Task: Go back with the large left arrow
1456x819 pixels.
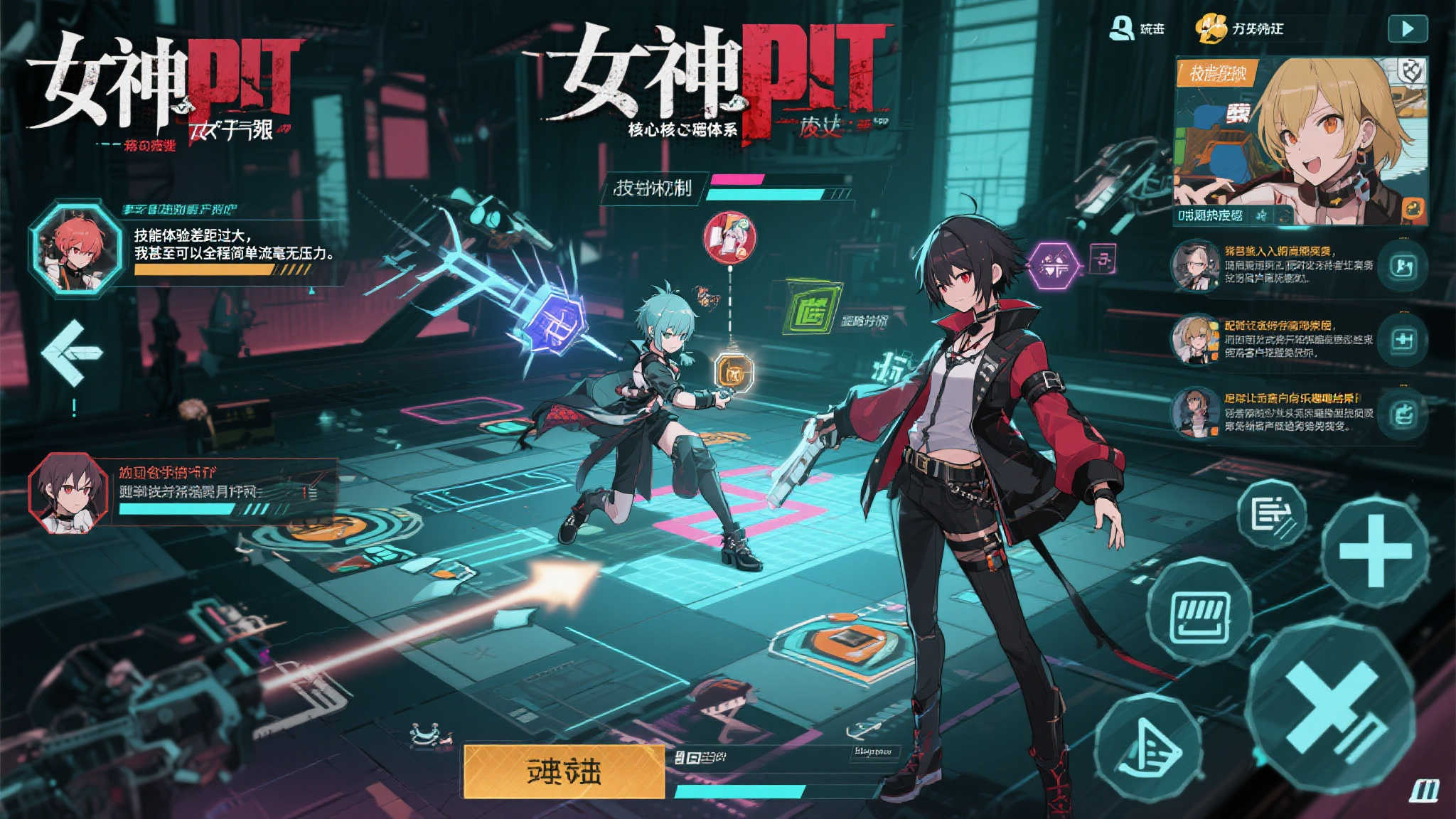Action: pos(72,353)
